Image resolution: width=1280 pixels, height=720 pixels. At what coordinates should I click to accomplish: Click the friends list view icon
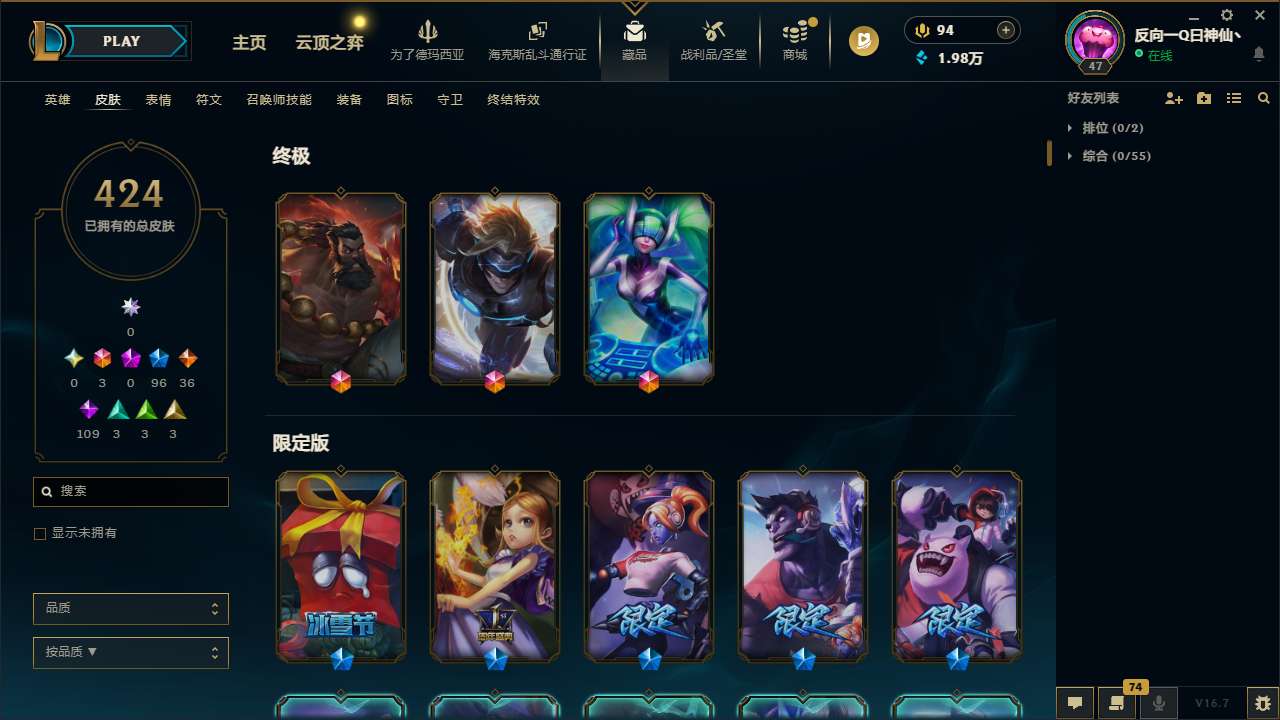1234,98
